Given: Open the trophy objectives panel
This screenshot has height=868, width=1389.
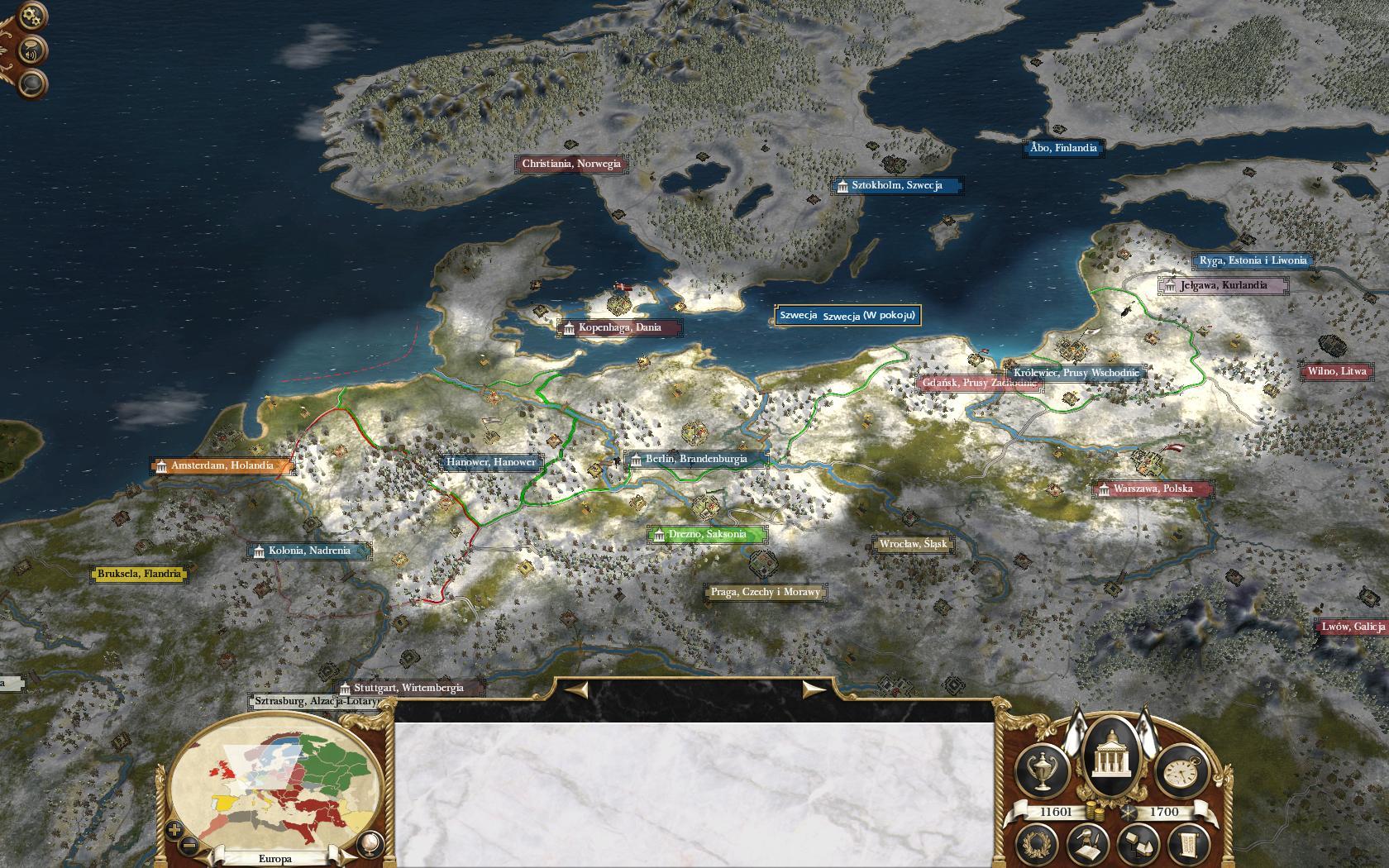Looking at the screenshot, I should point(1043,769).
